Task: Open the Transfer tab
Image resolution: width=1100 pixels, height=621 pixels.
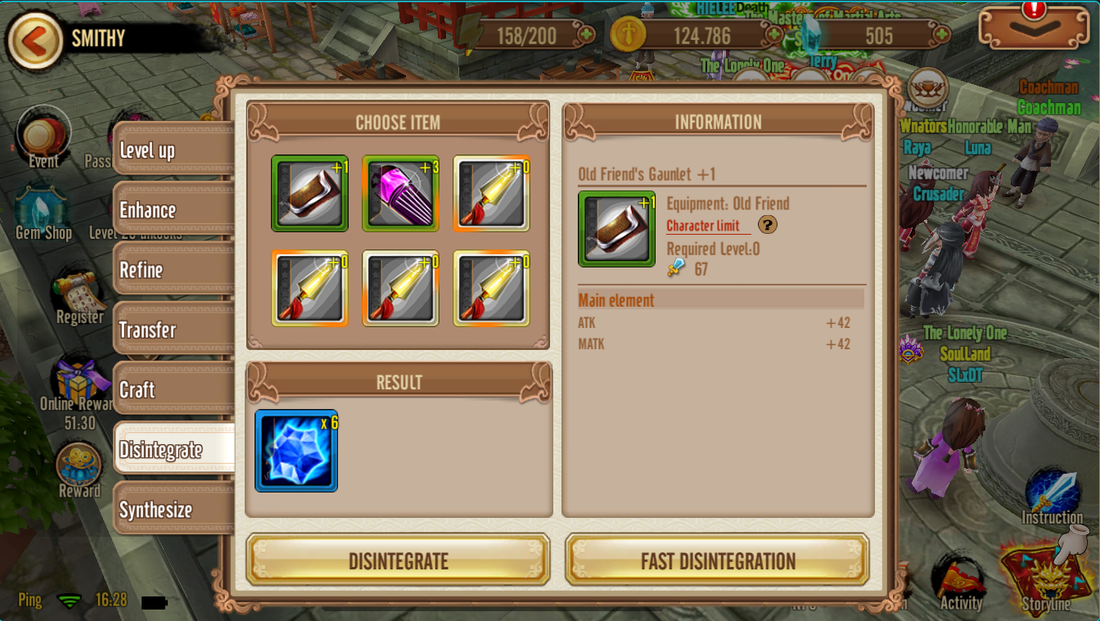Action: [172, 330]
